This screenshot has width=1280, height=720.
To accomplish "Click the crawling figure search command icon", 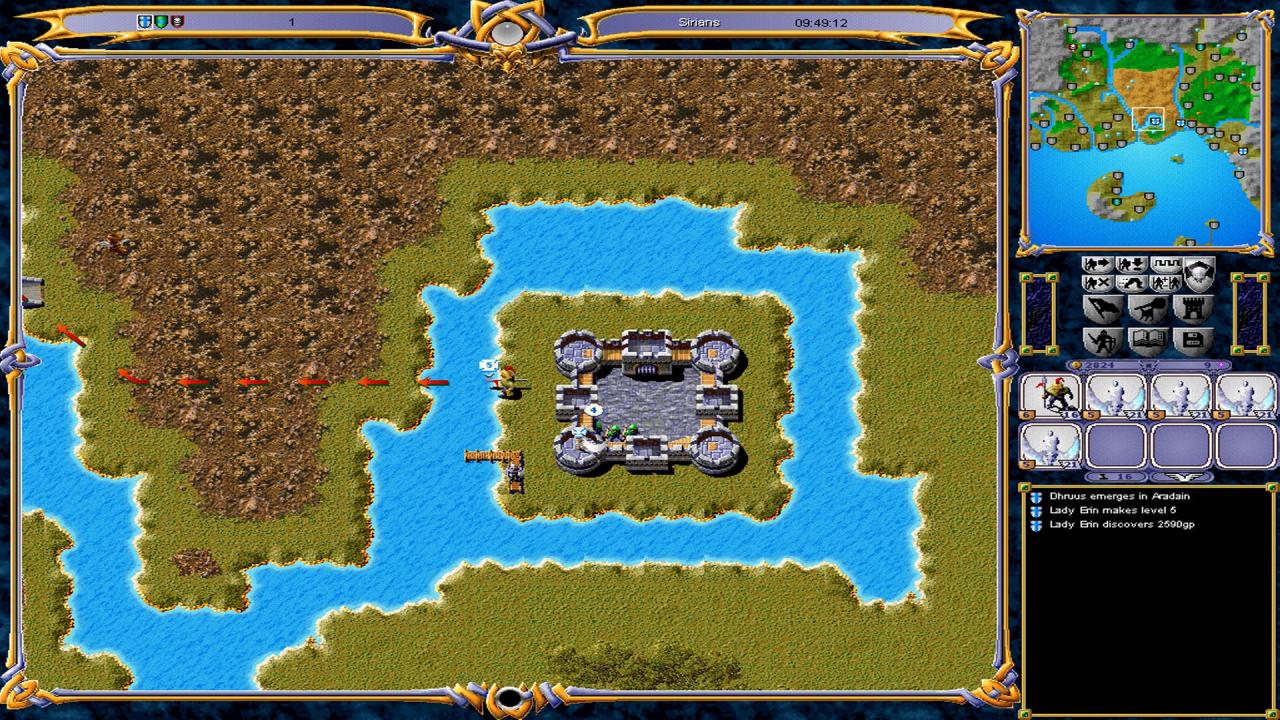I will point(1132,284).
